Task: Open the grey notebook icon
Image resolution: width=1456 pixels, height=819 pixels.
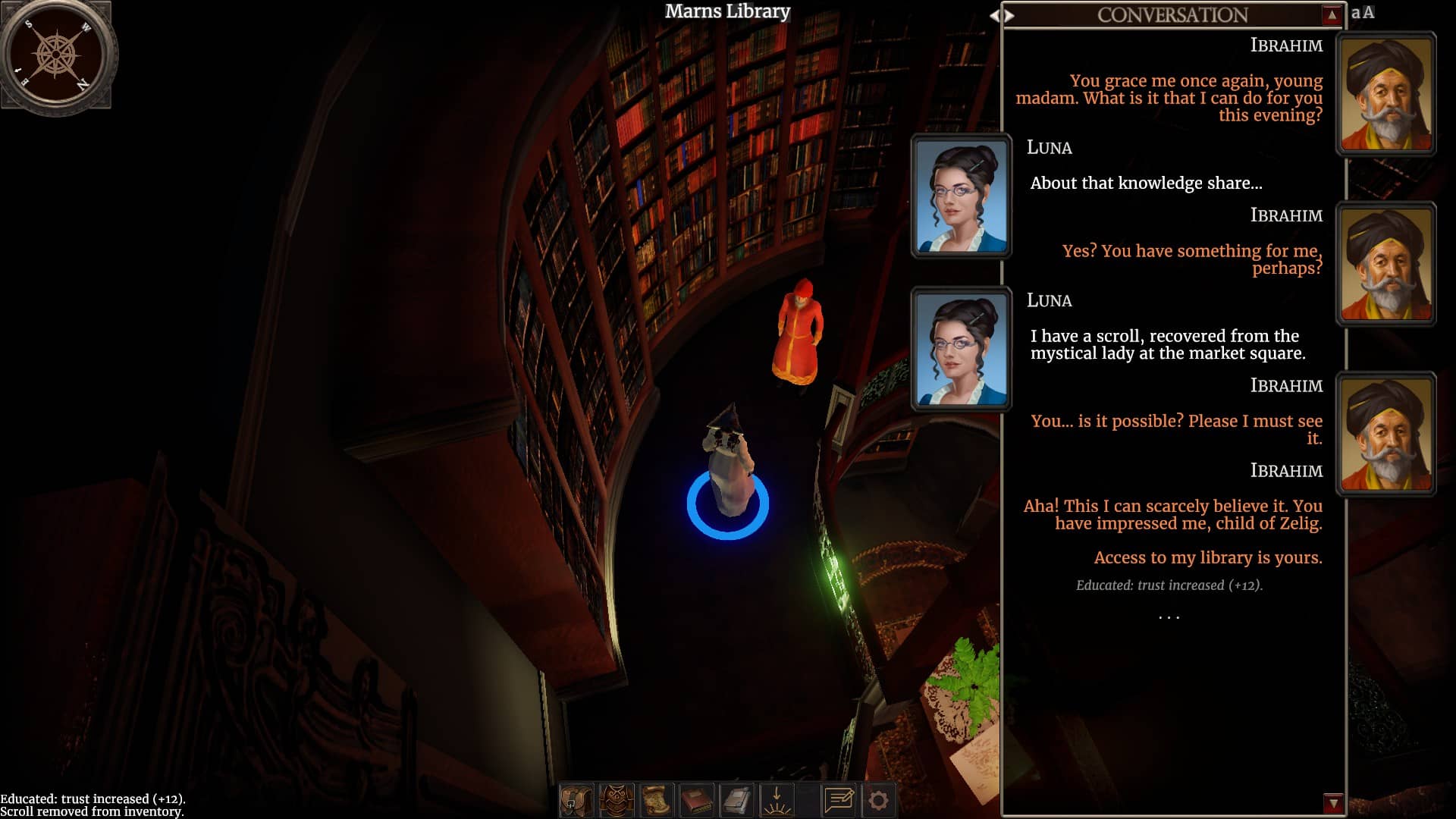Action: tap(737, 800)
